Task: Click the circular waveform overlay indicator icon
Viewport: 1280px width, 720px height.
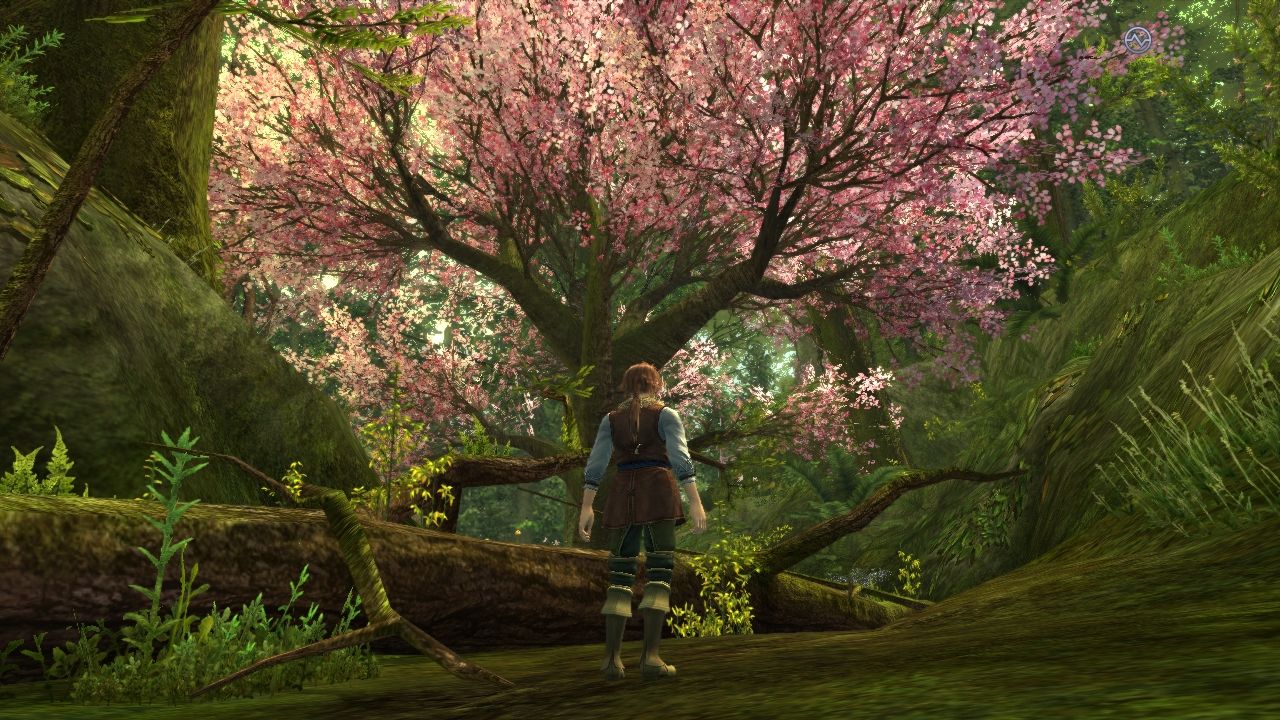Action: (x=1138, y=40)
